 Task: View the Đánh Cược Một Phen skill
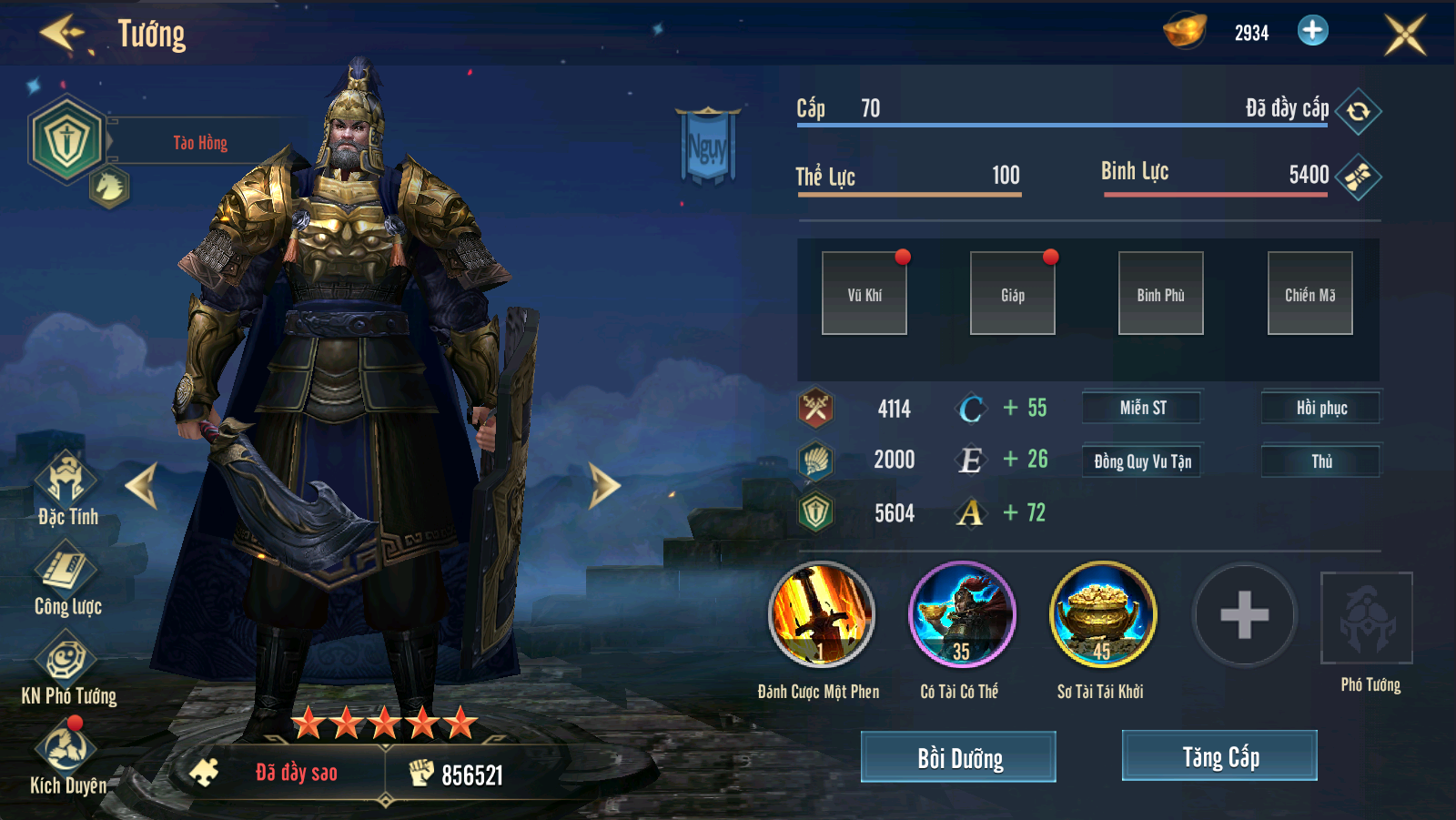click(821, 614)
